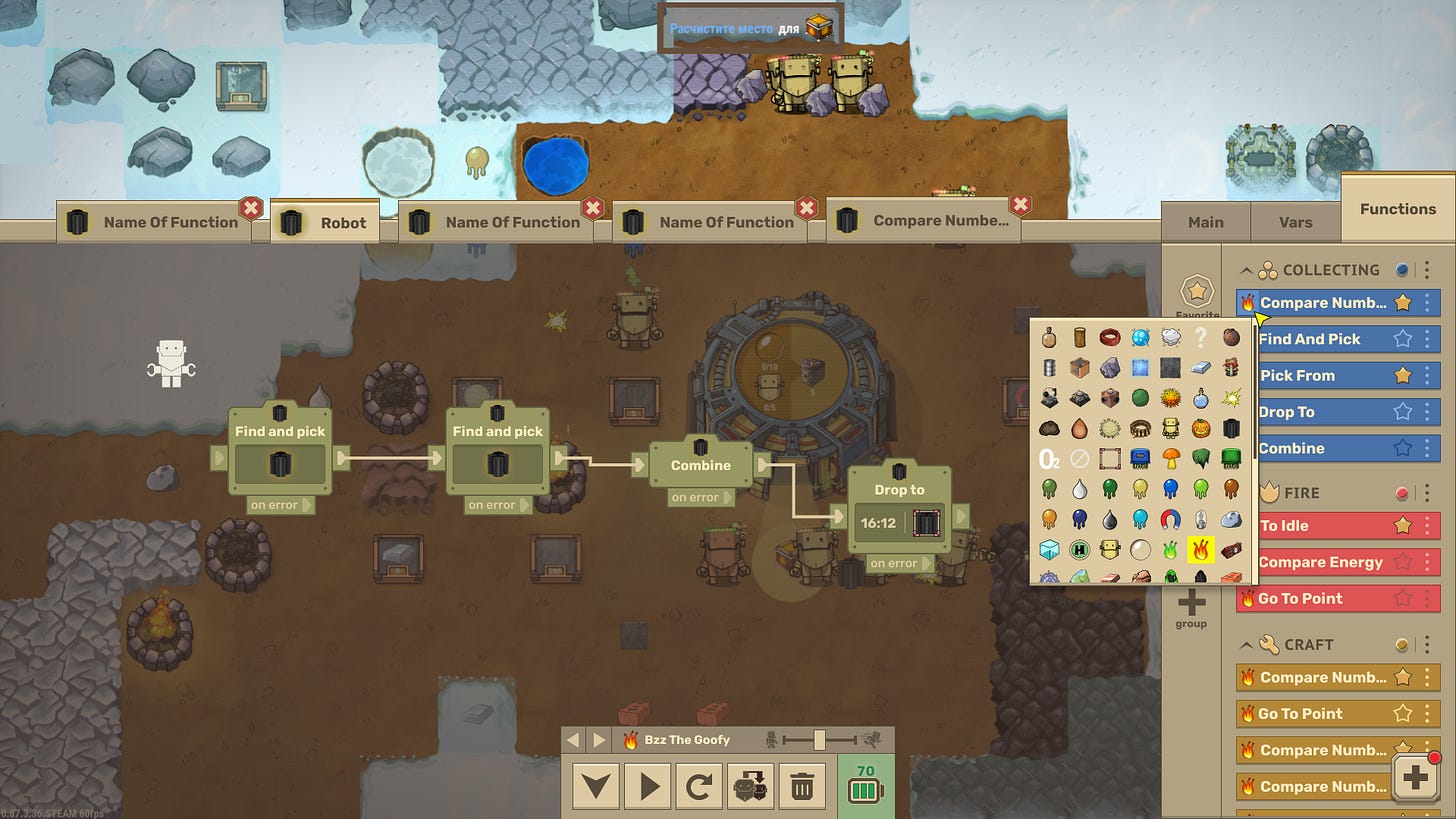
Task: Pick the orange mushroom icon
Action: [1170, 459]
